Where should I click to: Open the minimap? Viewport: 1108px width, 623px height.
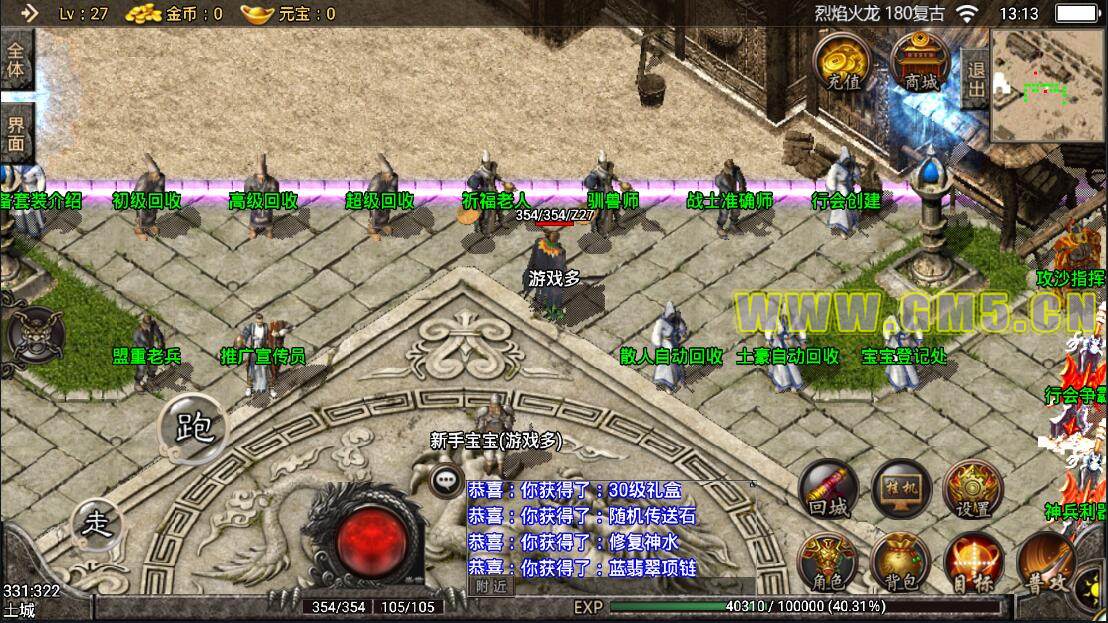click(1048, 87)
